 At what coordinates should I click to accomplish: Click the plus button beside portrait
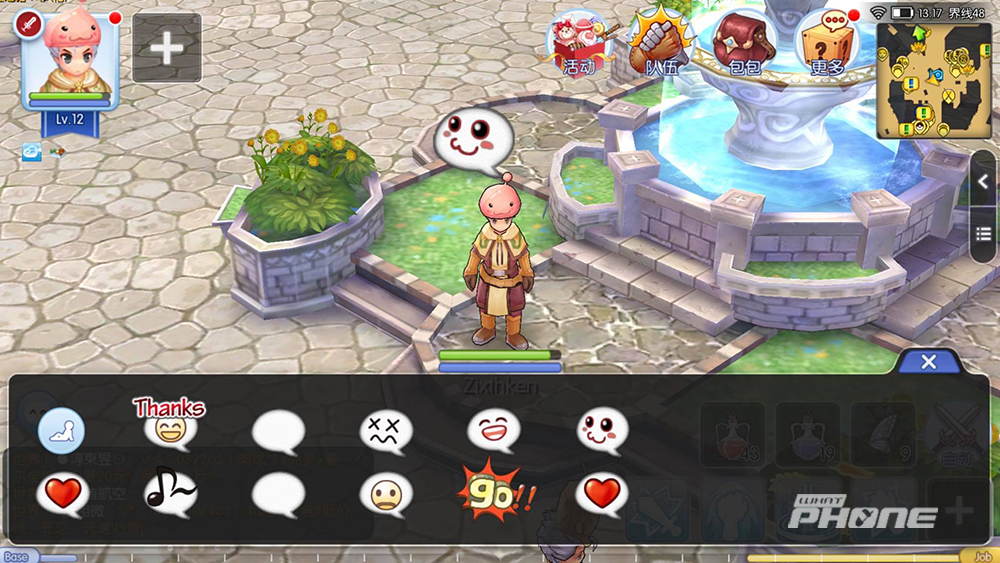tap(167, 47)
